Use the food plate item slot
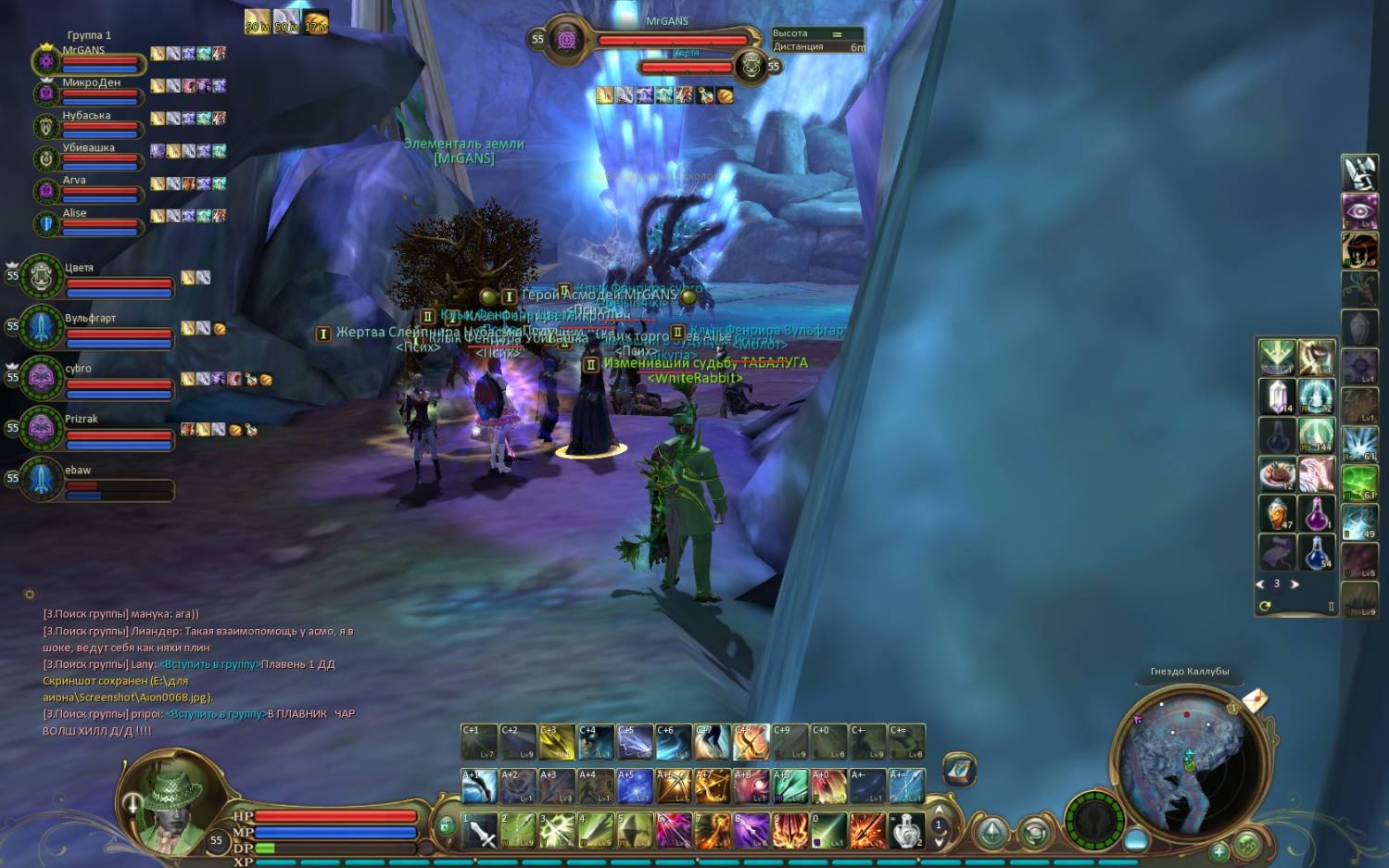The width and height of the screenshot is (1389, 868). pyautogui.click(x=1277, y=474)
